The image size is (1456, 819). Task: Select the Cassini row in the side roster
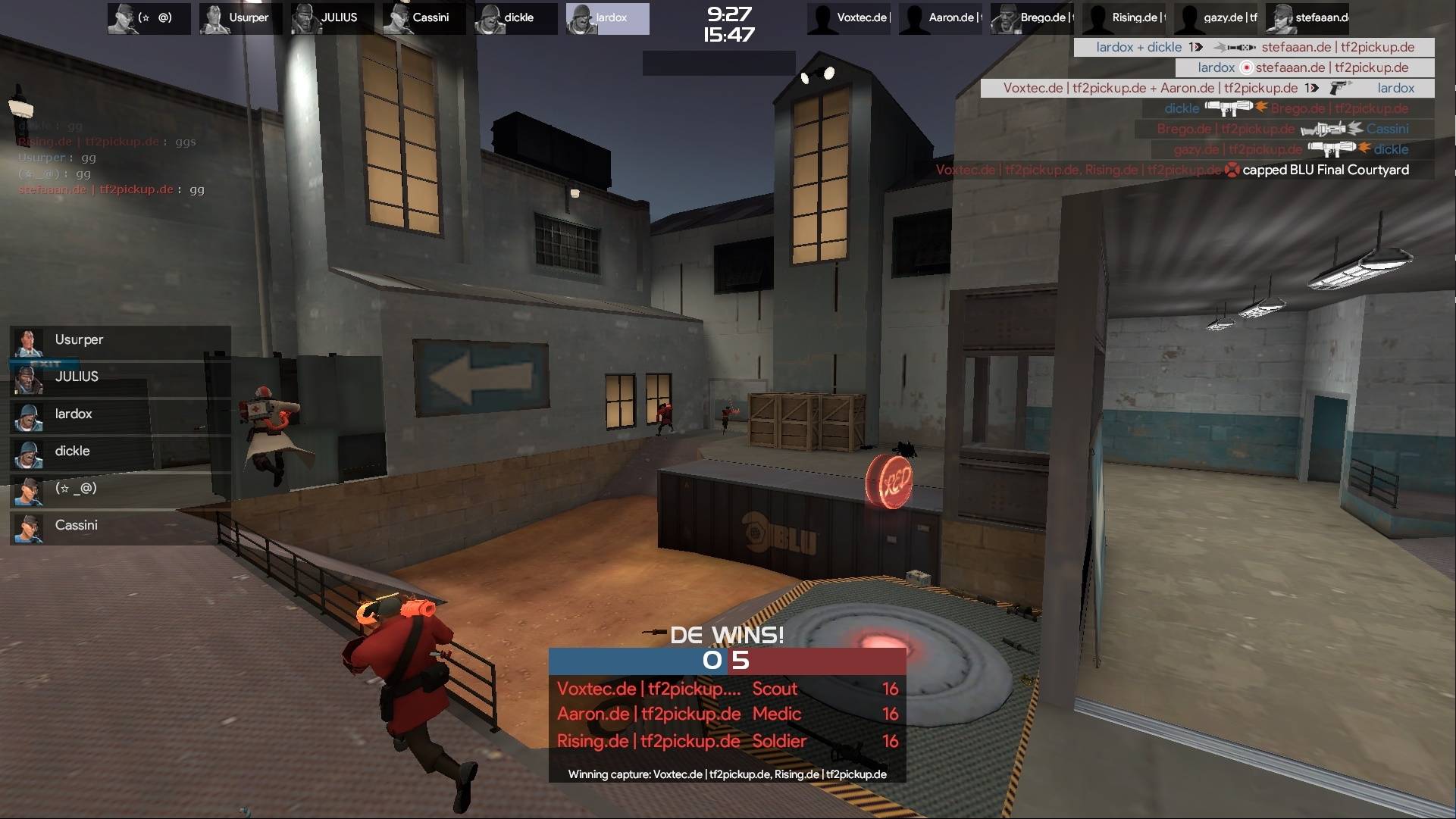(120, 526)
